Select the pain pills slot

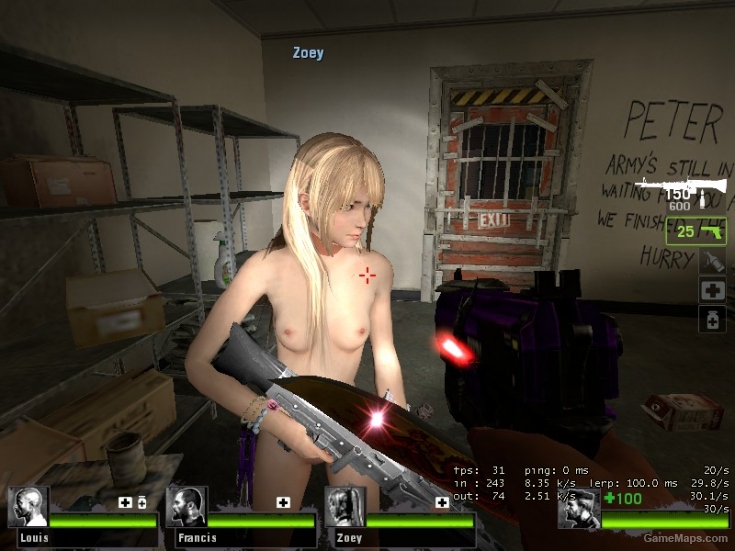pyautogui.click(x=712, y=319)
